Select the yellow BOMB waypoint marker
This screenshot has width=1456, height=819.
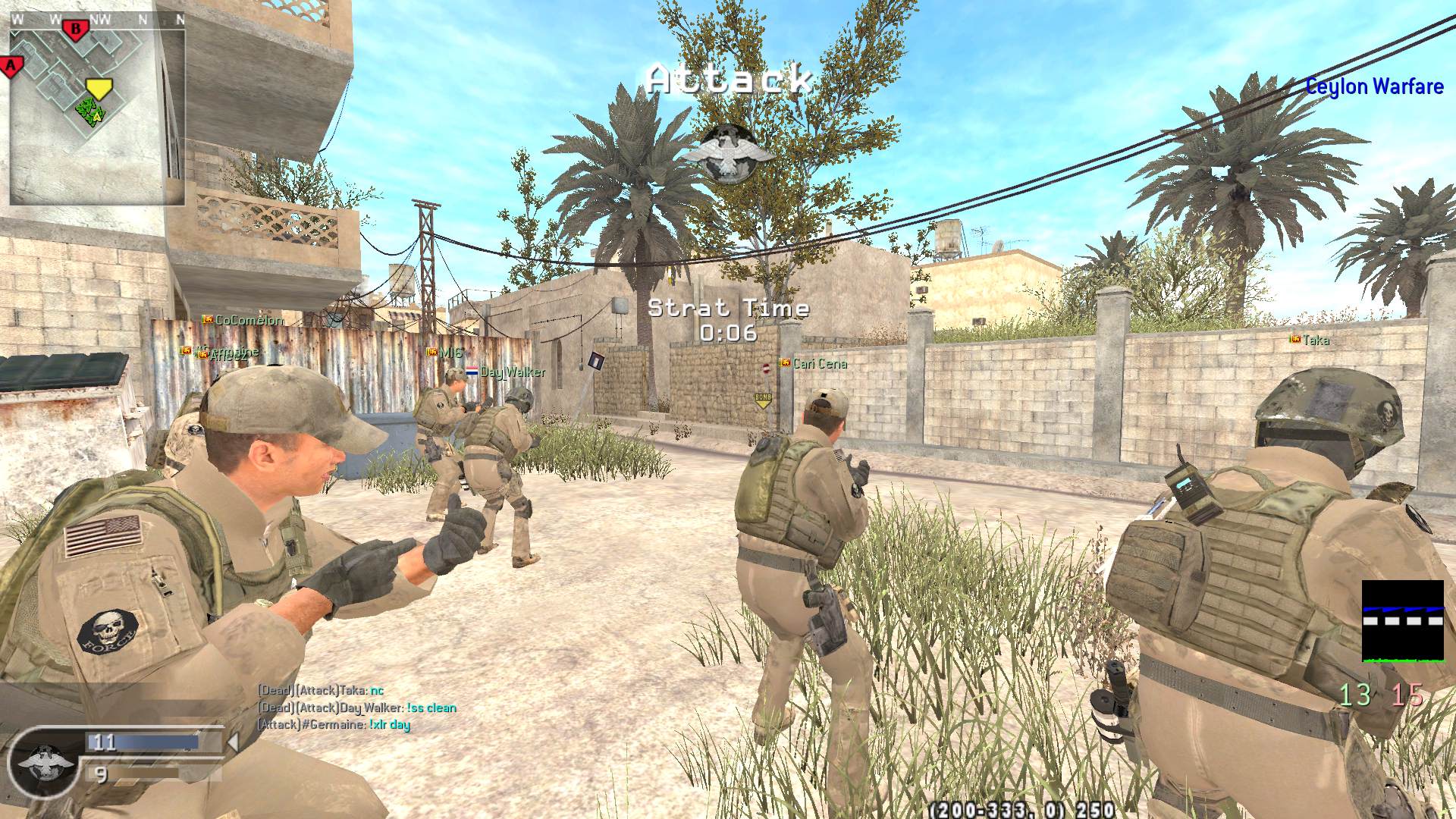[x=763, y=400]
